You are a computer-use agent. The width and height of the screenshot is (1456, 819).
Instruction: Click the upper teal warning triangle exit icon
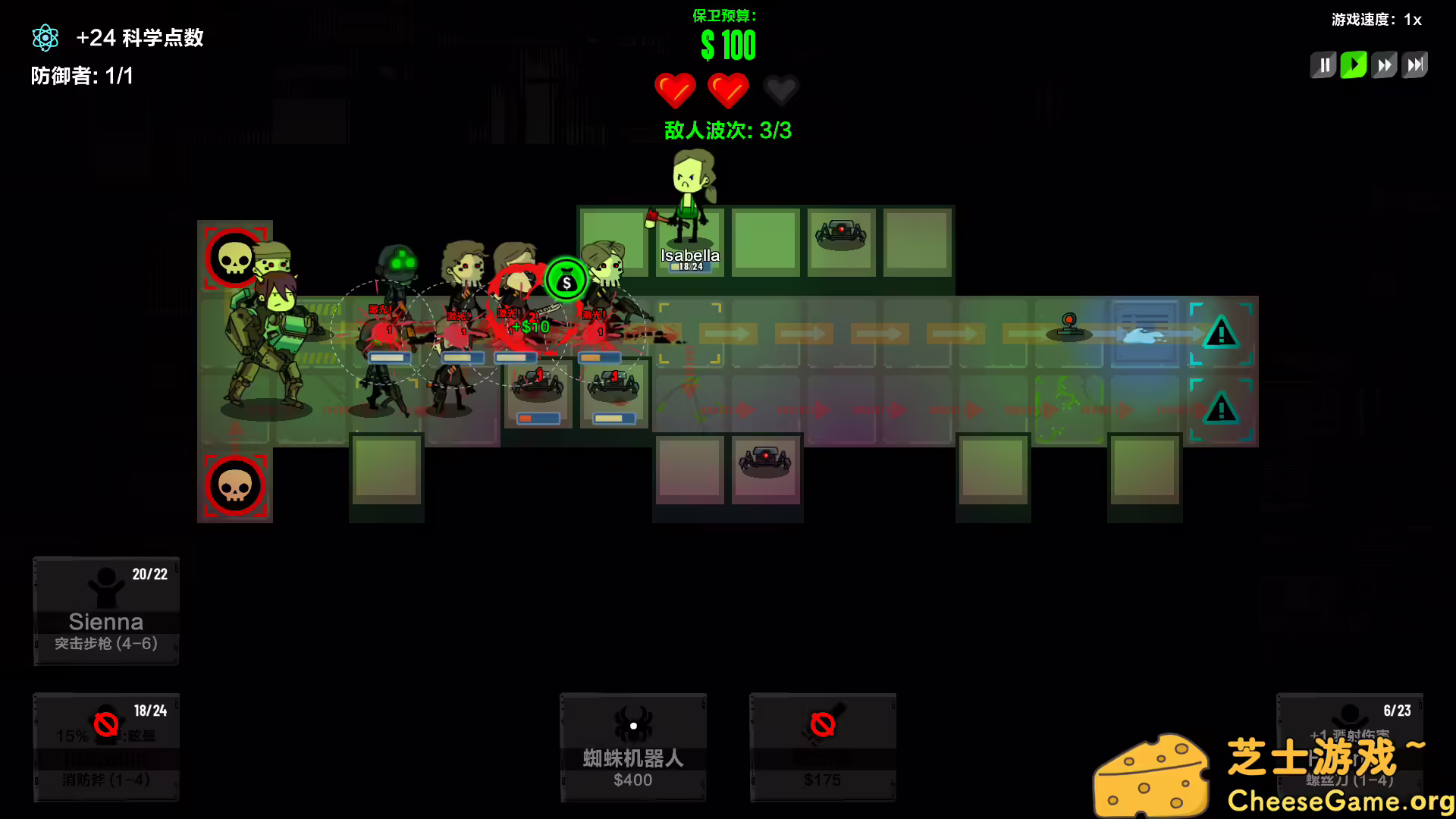pos(1222,334)
